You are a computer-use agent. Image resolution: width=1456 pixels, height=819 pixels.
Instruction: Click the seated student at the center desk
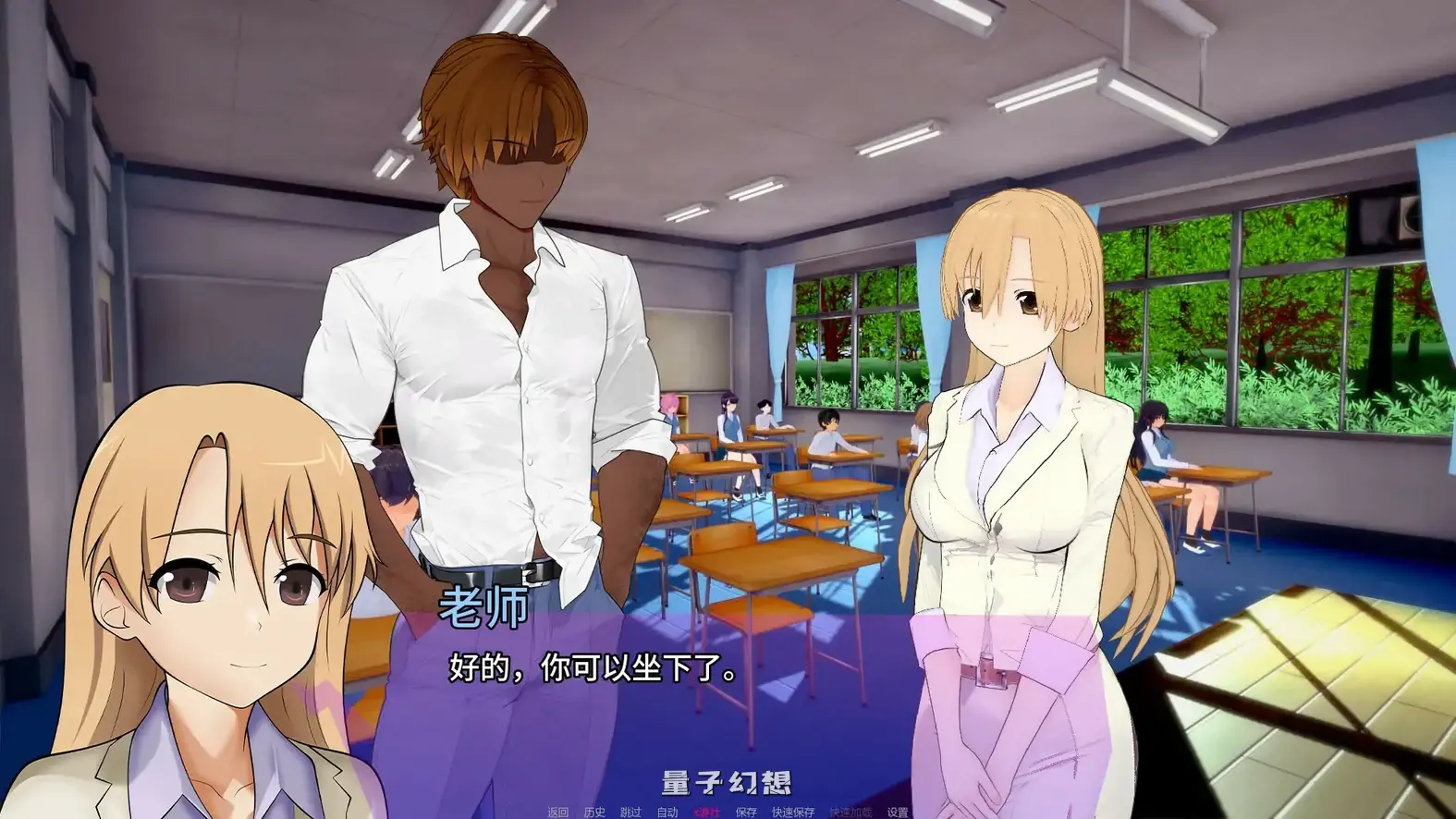(x=826, y=434)
